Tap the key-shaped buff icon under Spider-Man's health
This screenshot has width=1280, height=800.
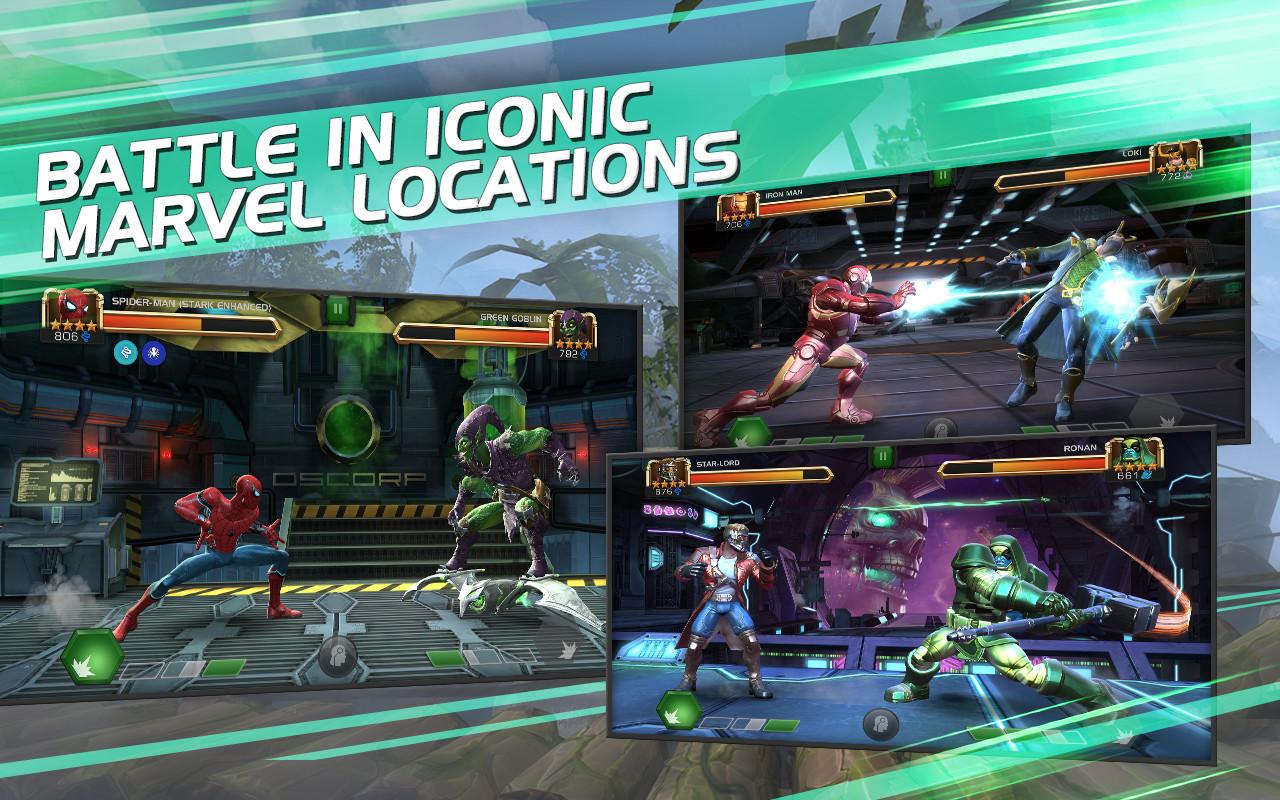125,354
